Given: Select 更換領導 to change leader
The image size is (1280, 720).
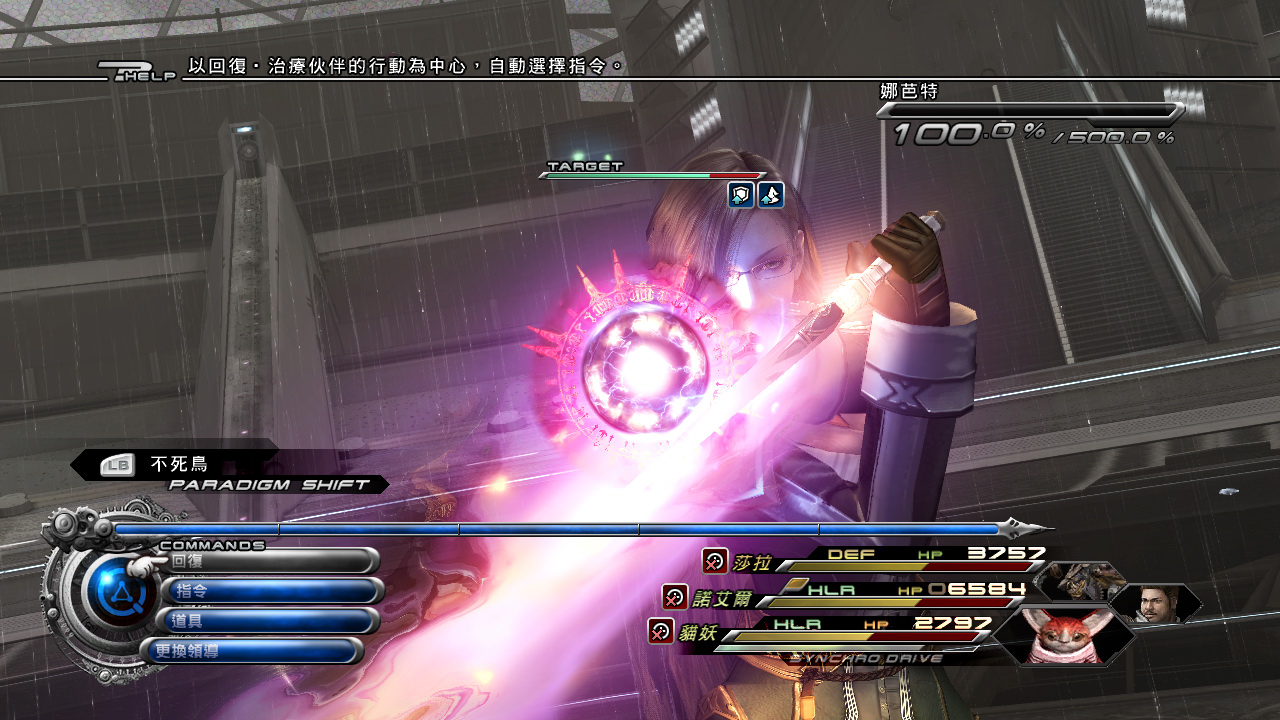Looking at the screenshot, I should pyautogui.click(x=252, y=651).
